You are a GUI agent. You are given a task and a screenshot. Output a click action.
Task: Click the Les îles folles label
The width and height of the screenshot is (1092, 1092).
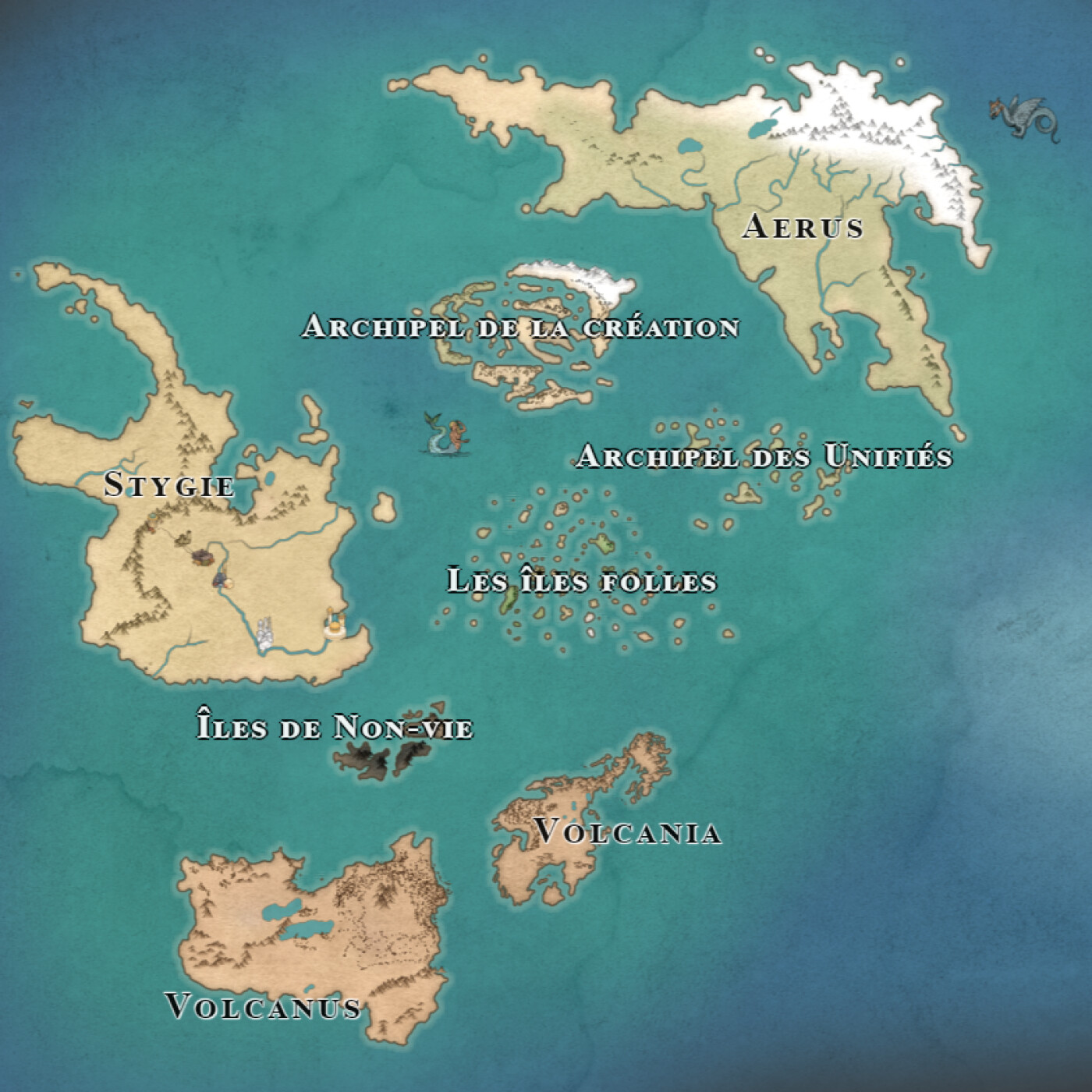581,581
